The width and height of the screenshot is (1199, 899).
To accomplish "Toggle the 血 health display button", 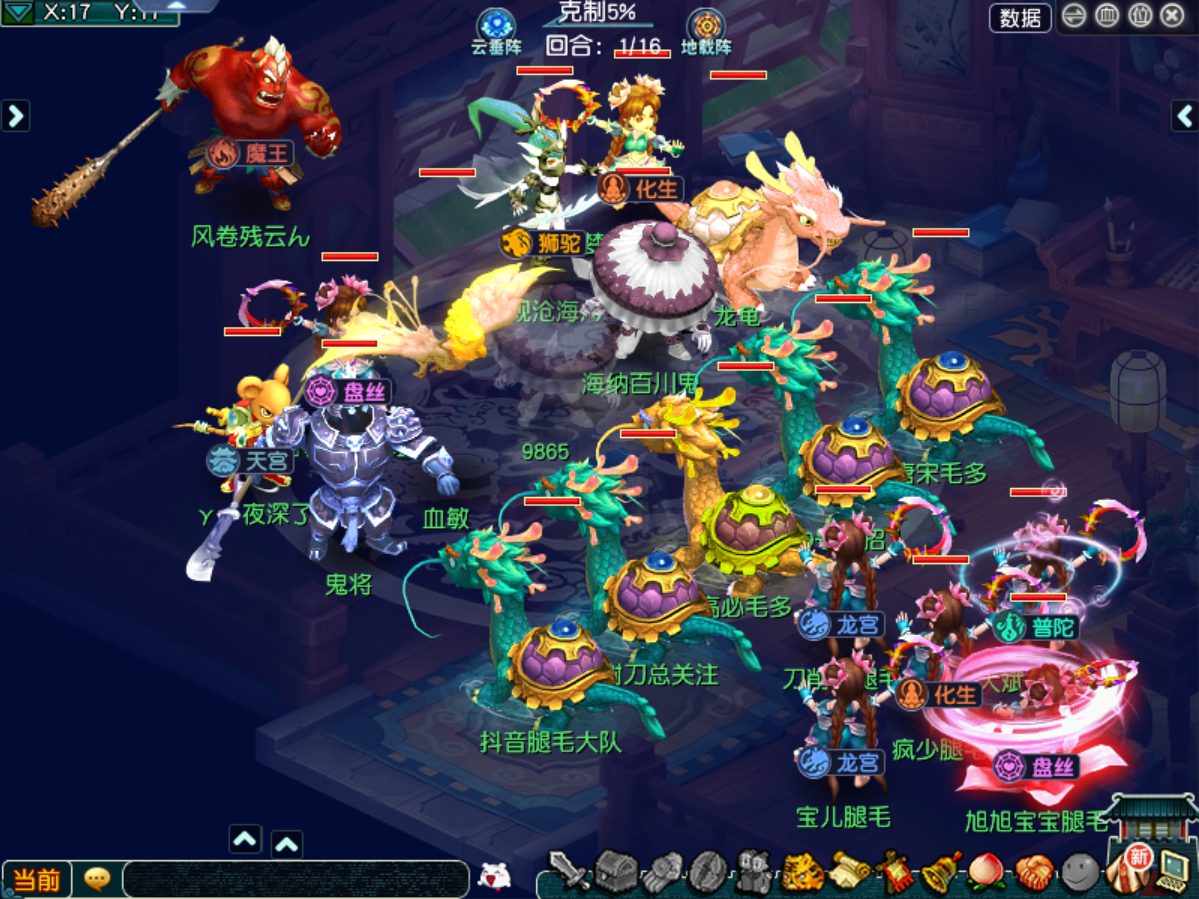I will (1107, 17).
